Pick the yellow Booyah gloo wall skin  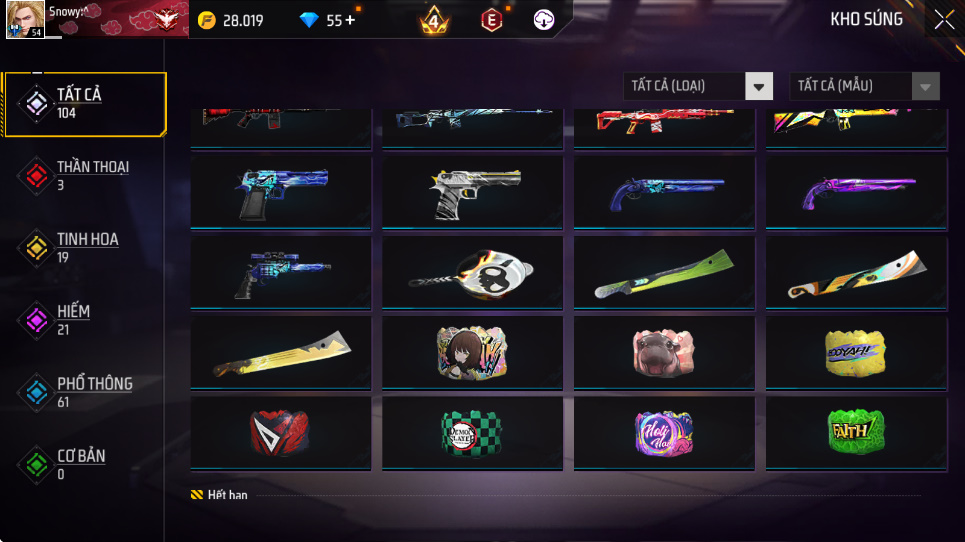pyautogui.click(x=853, y=351)
